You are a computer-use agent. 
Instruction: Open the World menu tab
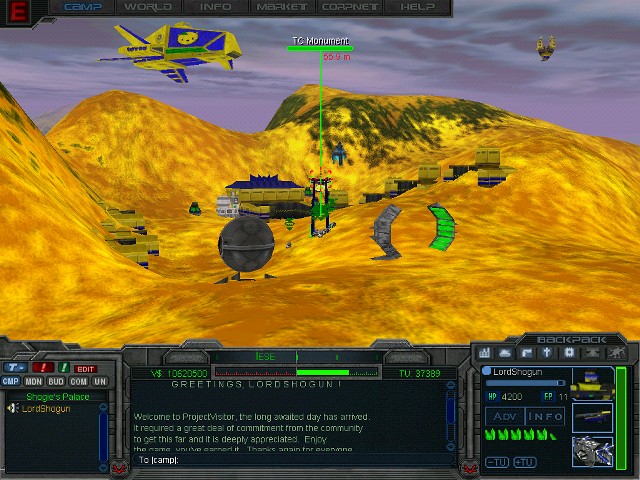tap(148, 7)
